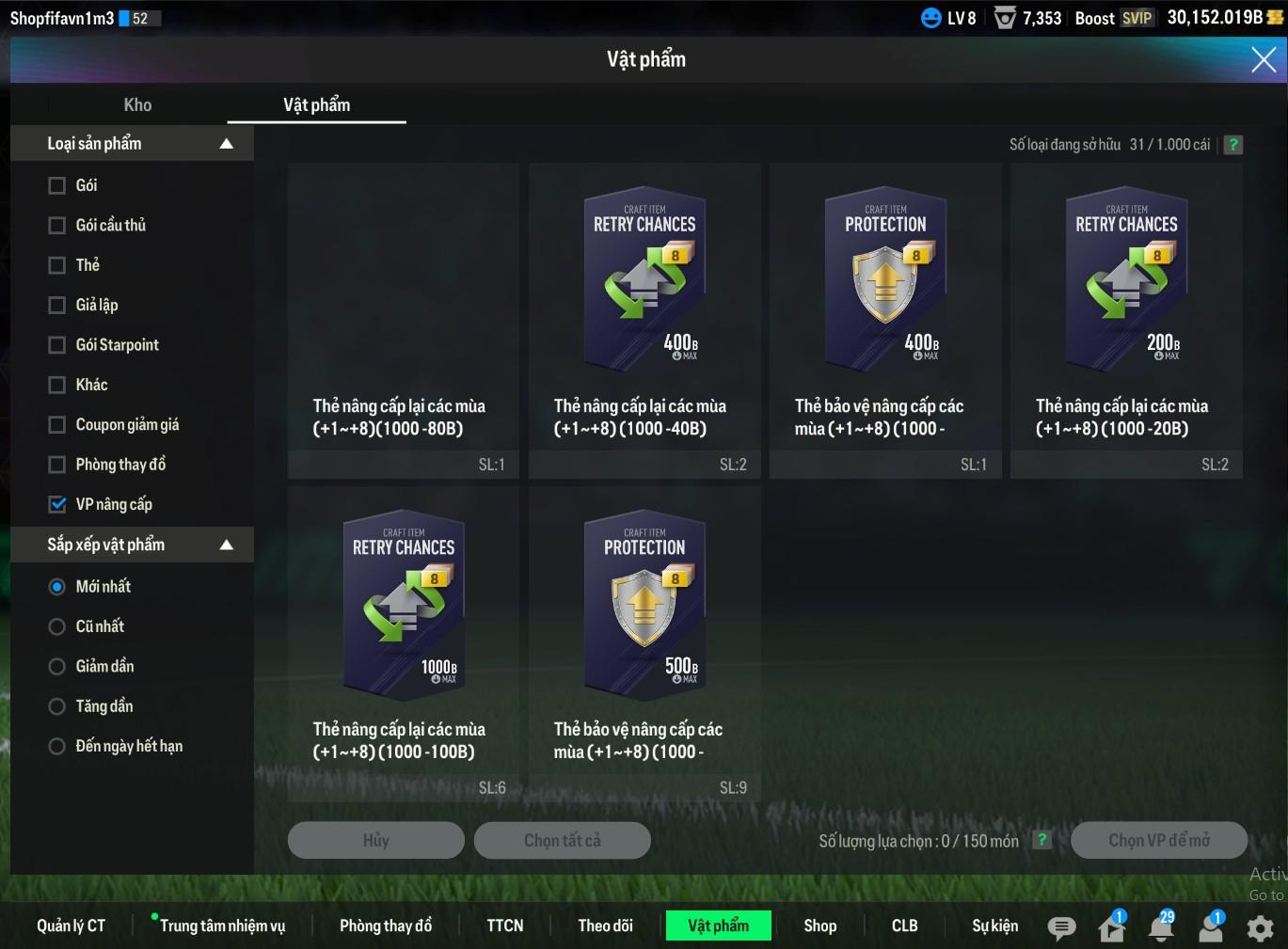This screenshot has height=949, width=1288.
Task: Close the Vật phẩm window
Action: 1263,60
